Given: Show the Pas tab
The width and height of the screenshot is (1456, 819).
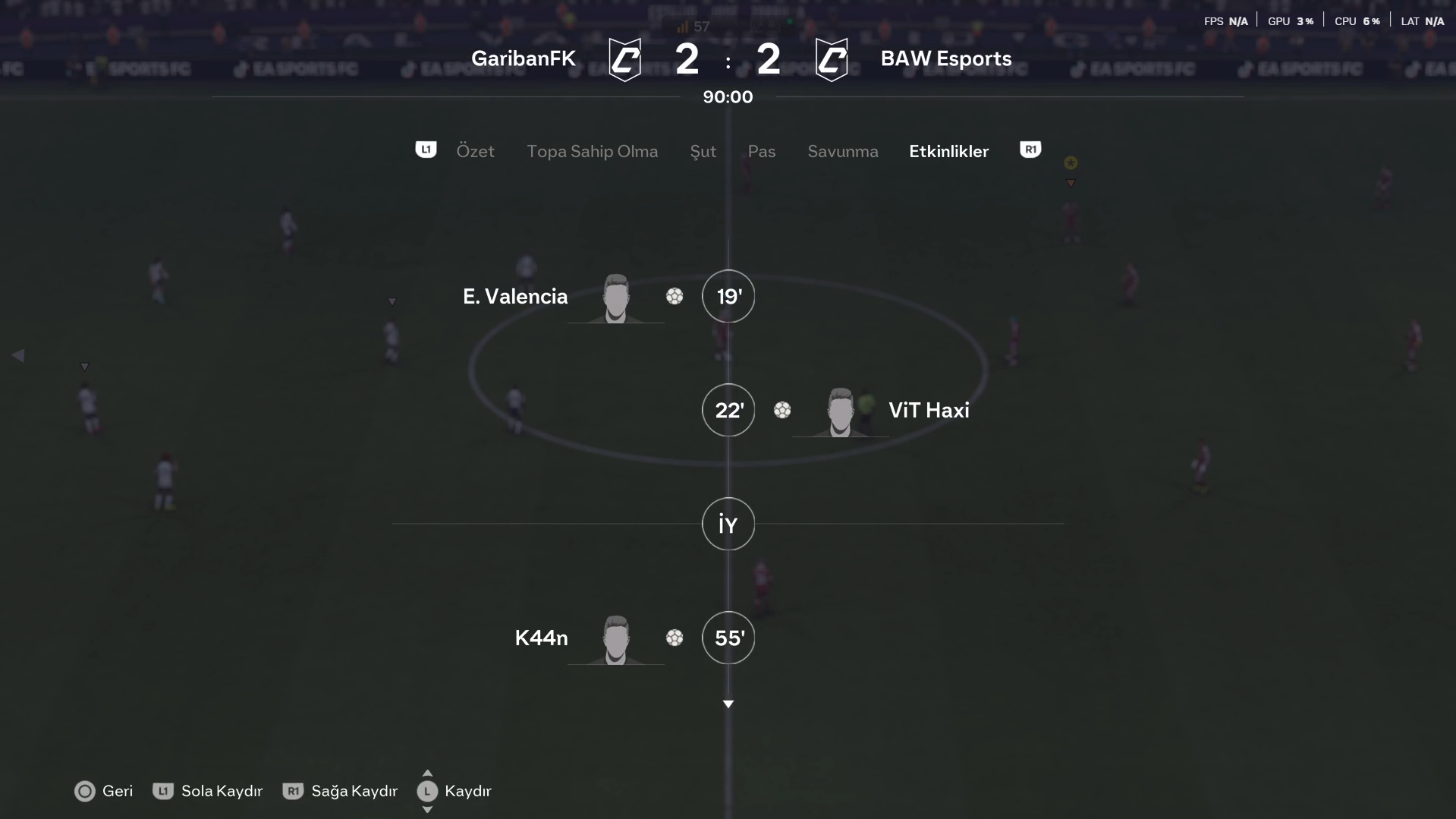Looking at the screenshot, I should [761, 151].
